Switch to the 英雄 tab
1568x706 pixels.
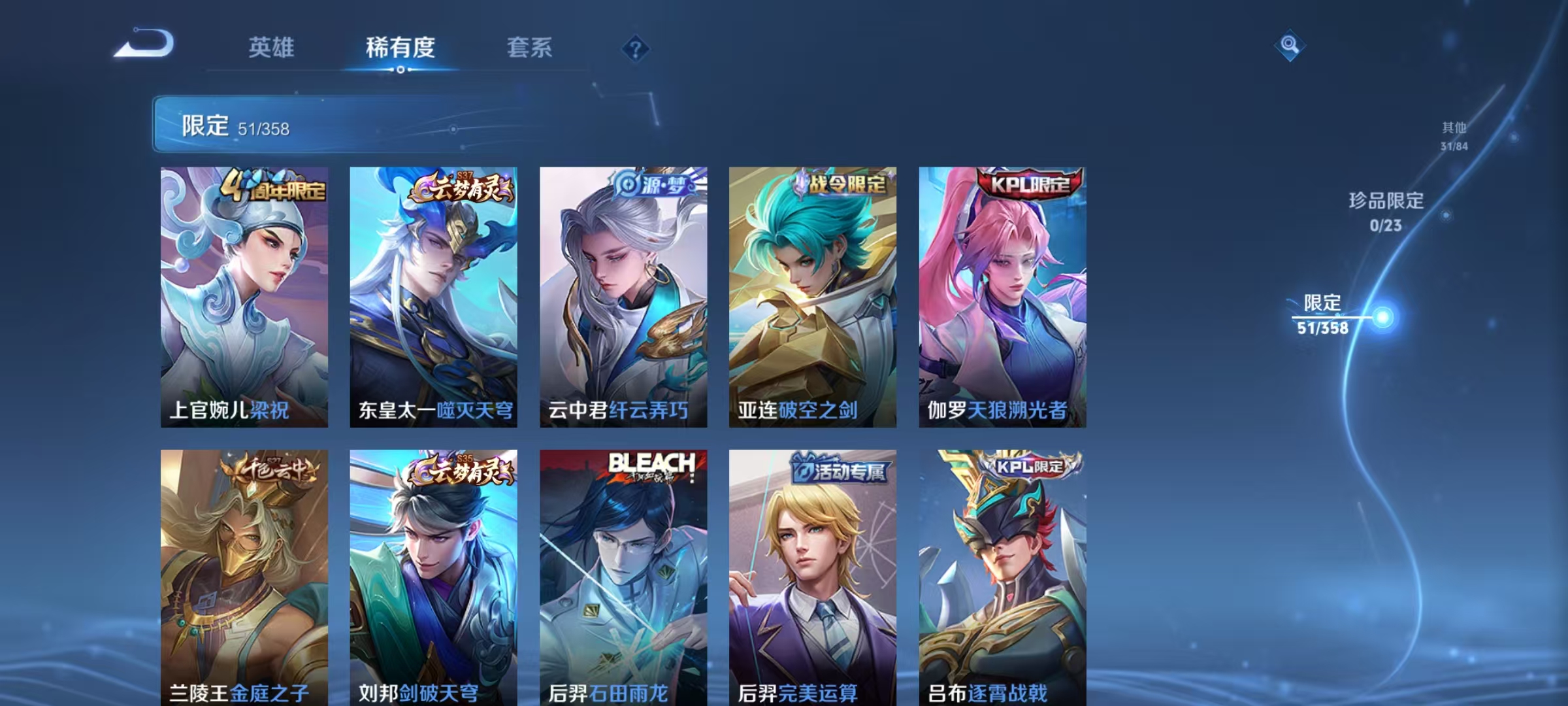272,47
